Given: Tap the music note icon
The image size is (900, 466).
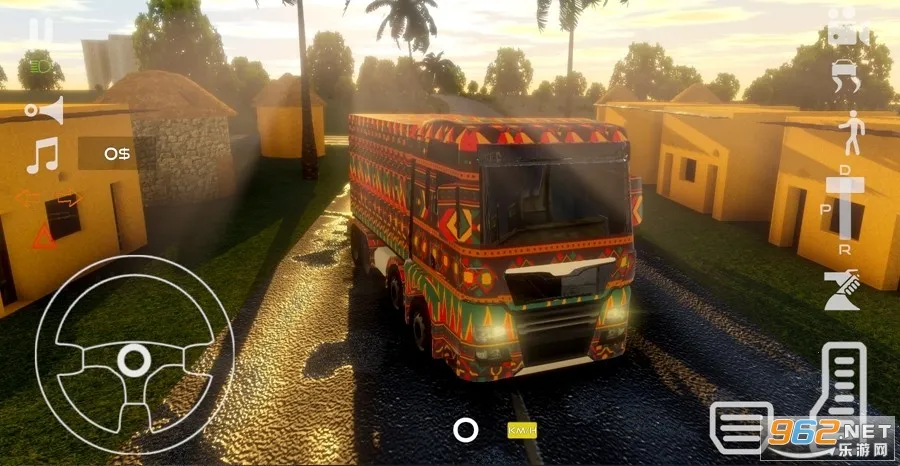Looking at the screenshot, I should (42, 155).
